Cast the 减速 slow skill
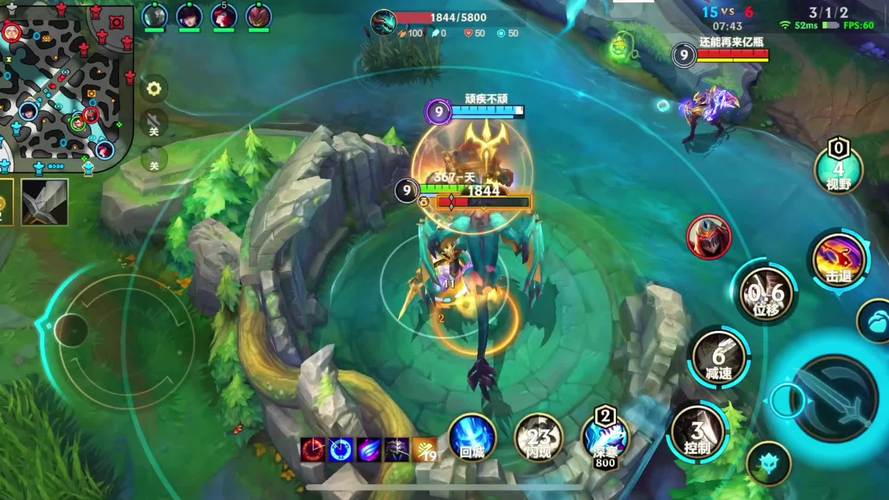889x500 pixels. (717, 356)
